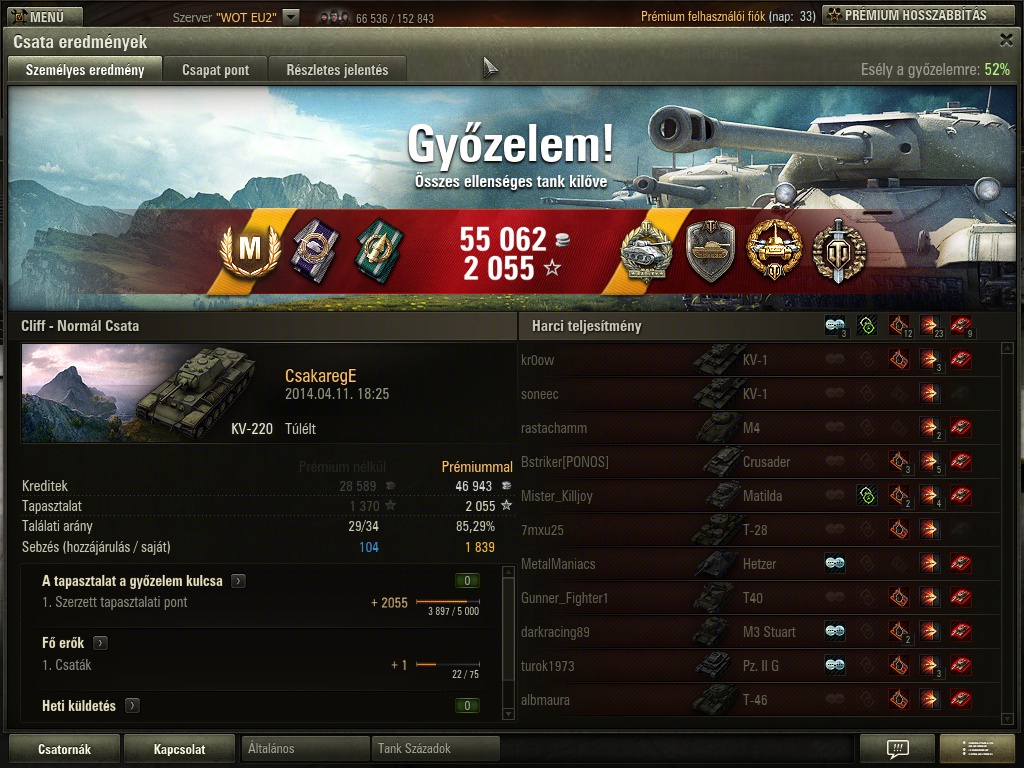Select Mister_Killjoy Matilda row
1024x768 pixels.
point(557,496)
